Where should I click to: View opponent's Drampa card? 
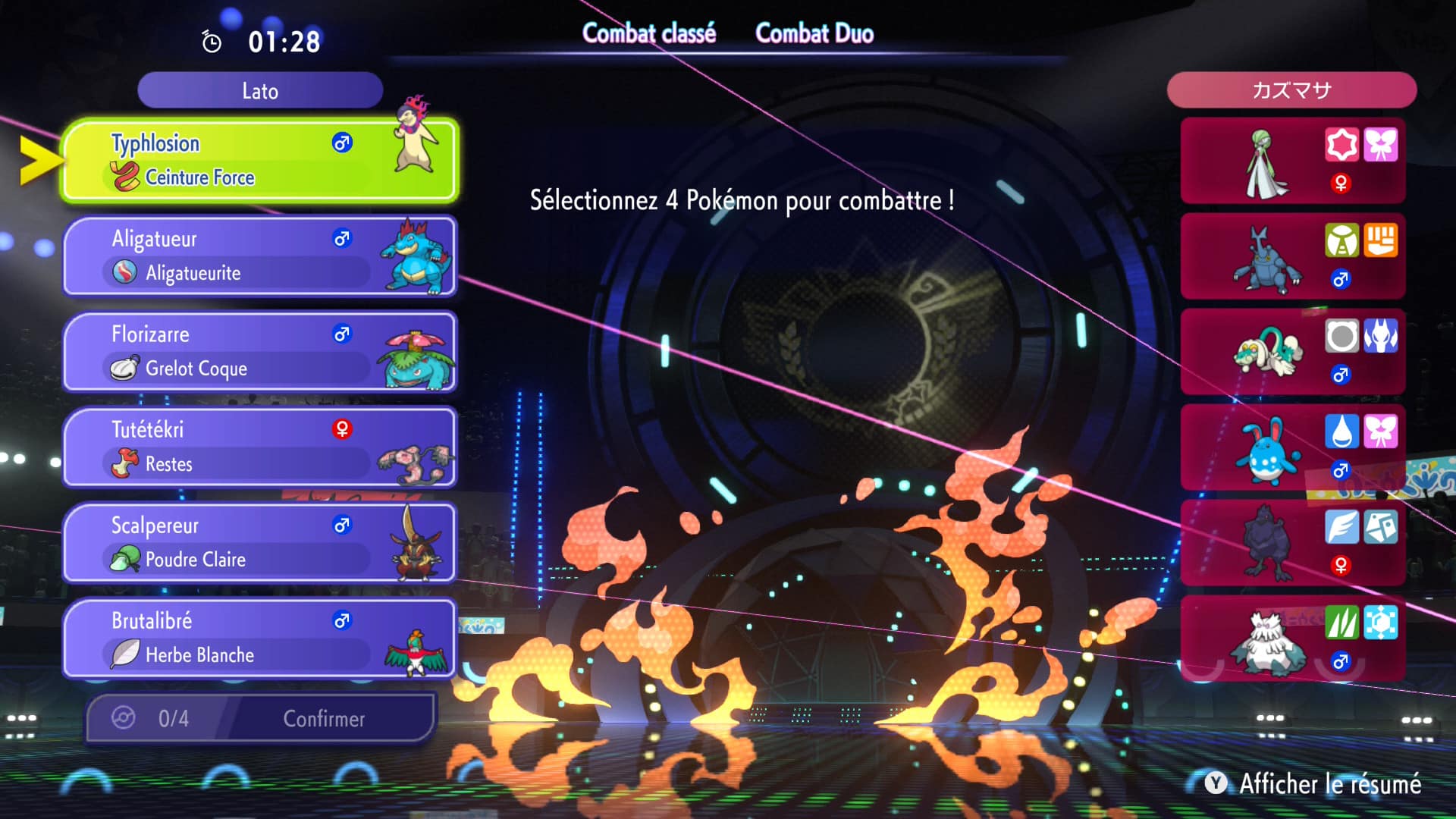click(x=1292, y=352)
